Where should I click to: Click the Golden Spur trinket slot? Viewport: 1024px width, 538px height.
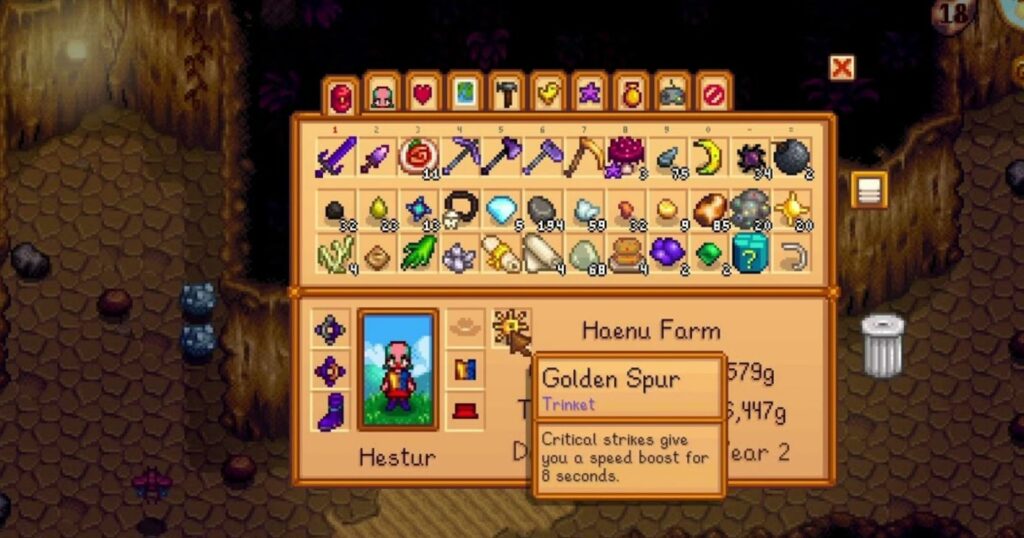(510, 328)
